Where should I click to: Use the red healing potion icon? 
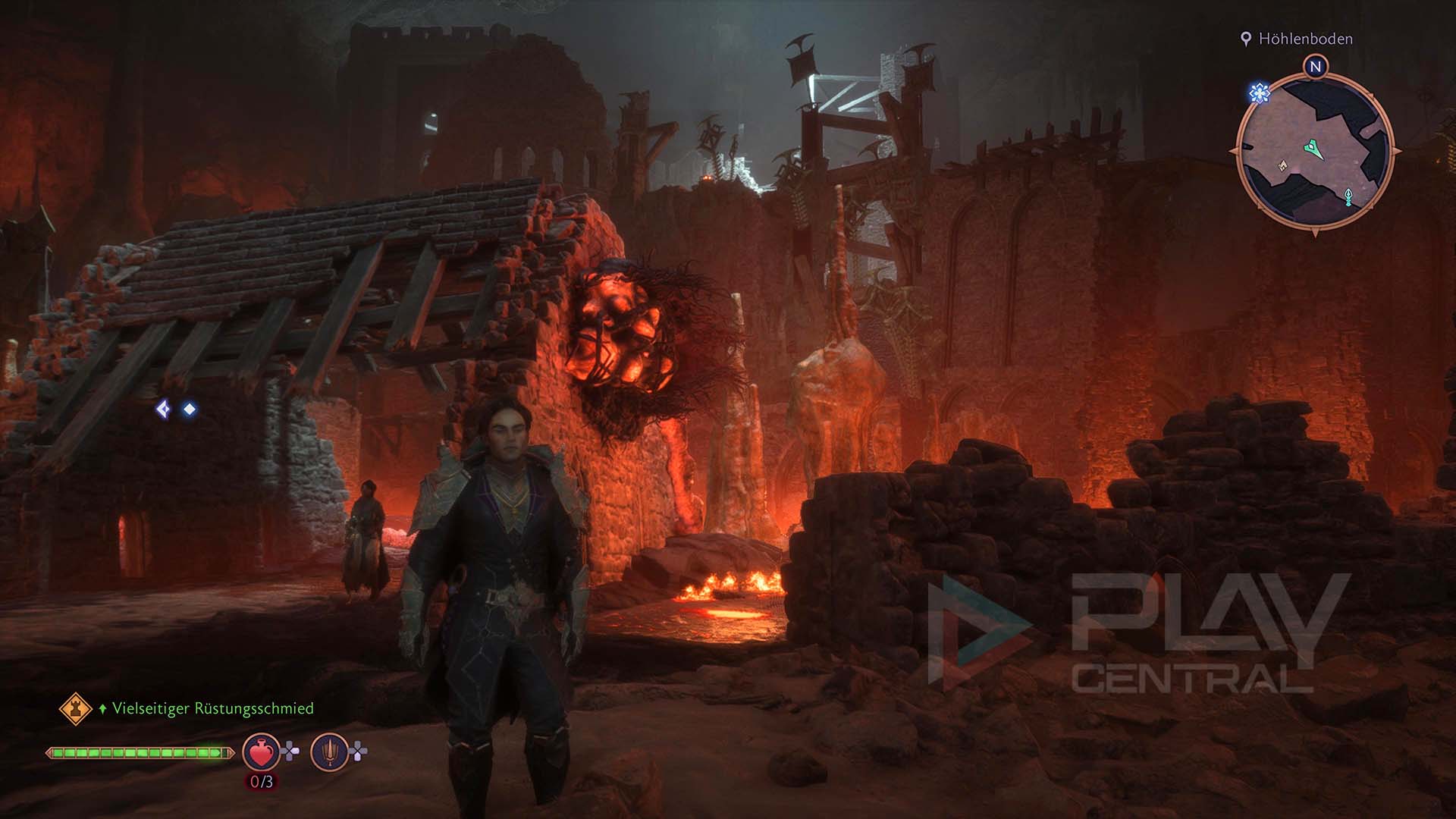coord(260,752)
